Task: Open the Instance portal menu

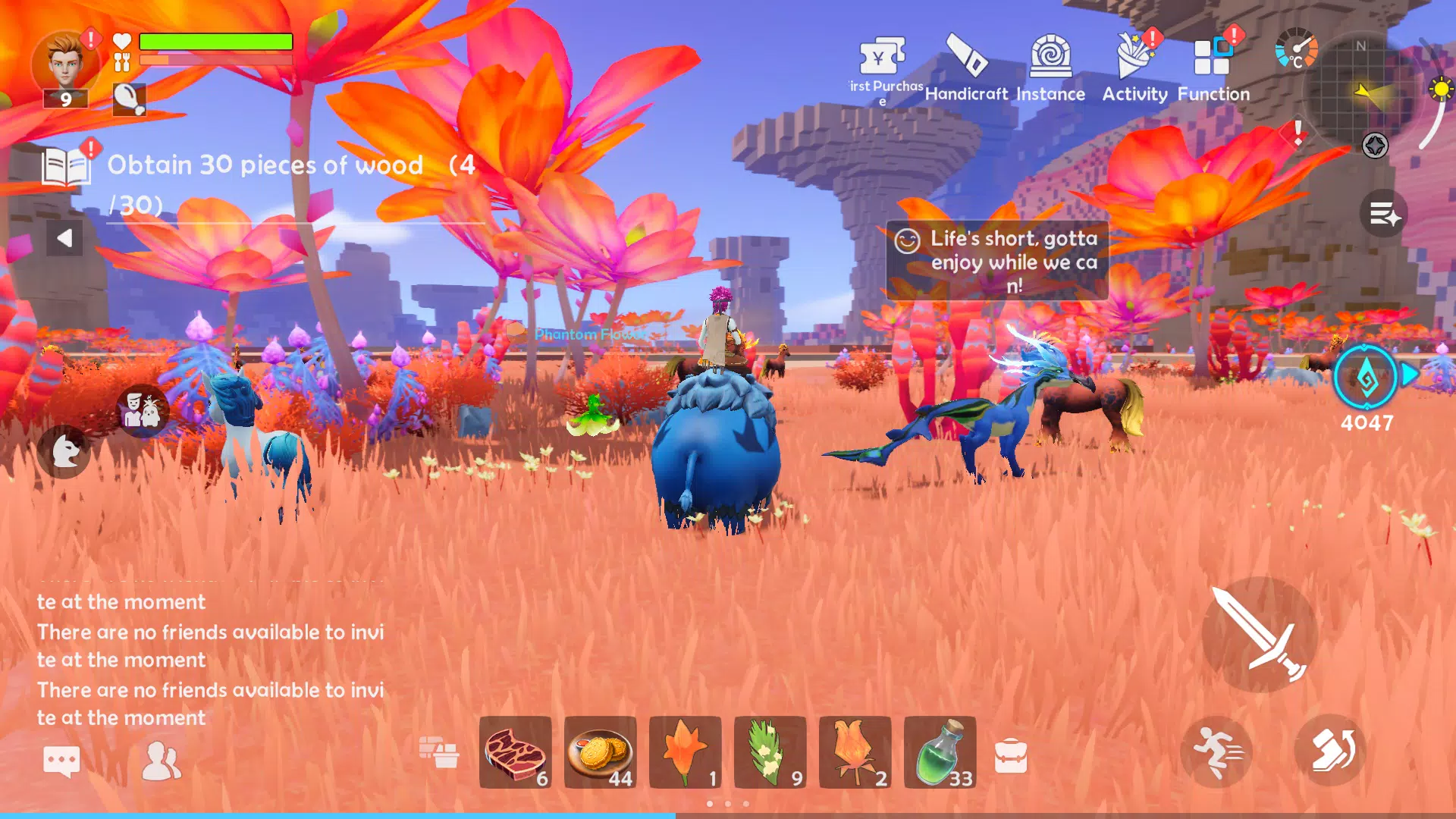Action: 1051,57
